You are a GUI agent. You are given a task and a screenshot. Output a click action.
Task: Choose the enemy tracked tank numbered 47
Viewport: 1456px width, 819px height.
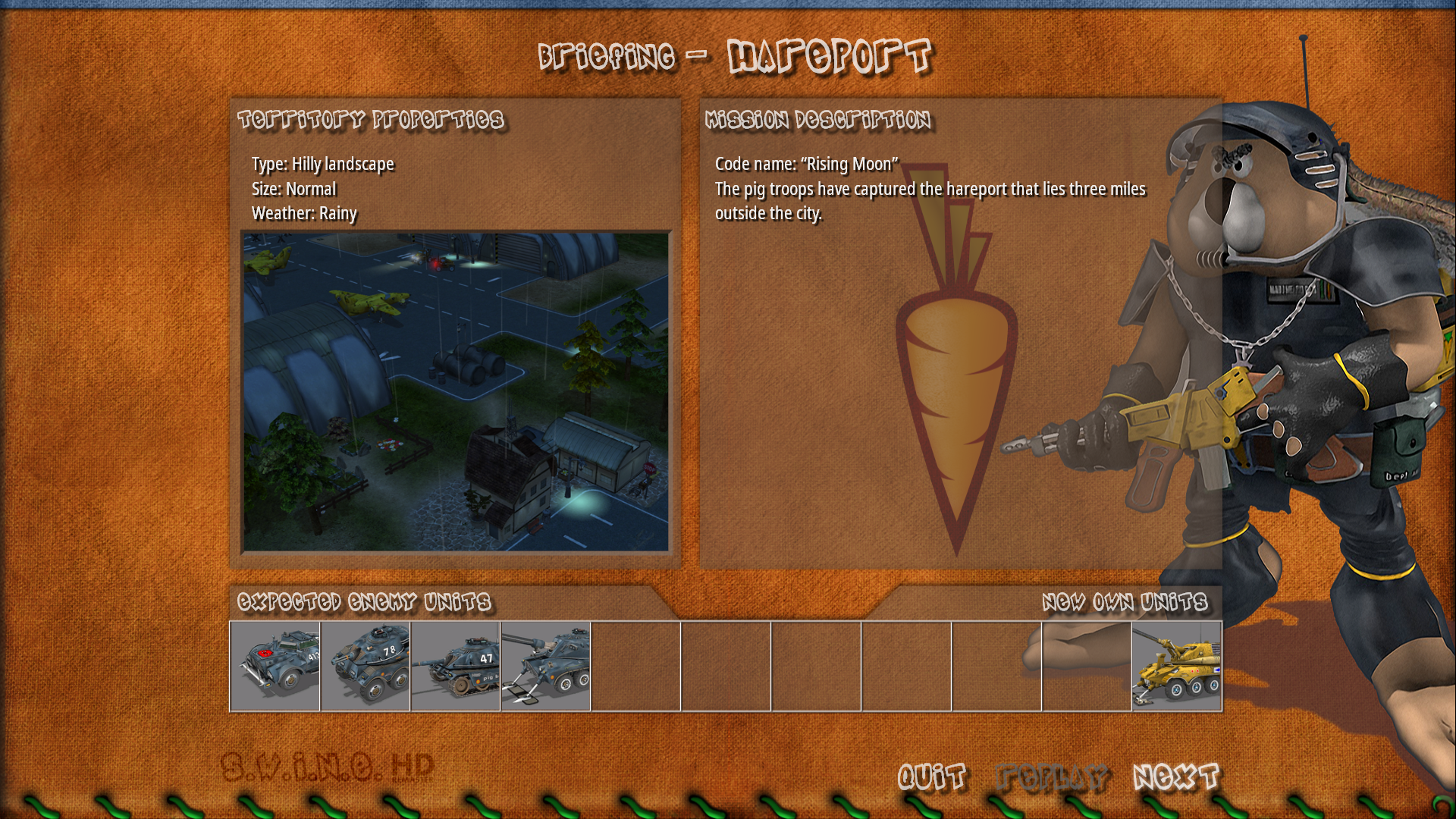(456, 667)
